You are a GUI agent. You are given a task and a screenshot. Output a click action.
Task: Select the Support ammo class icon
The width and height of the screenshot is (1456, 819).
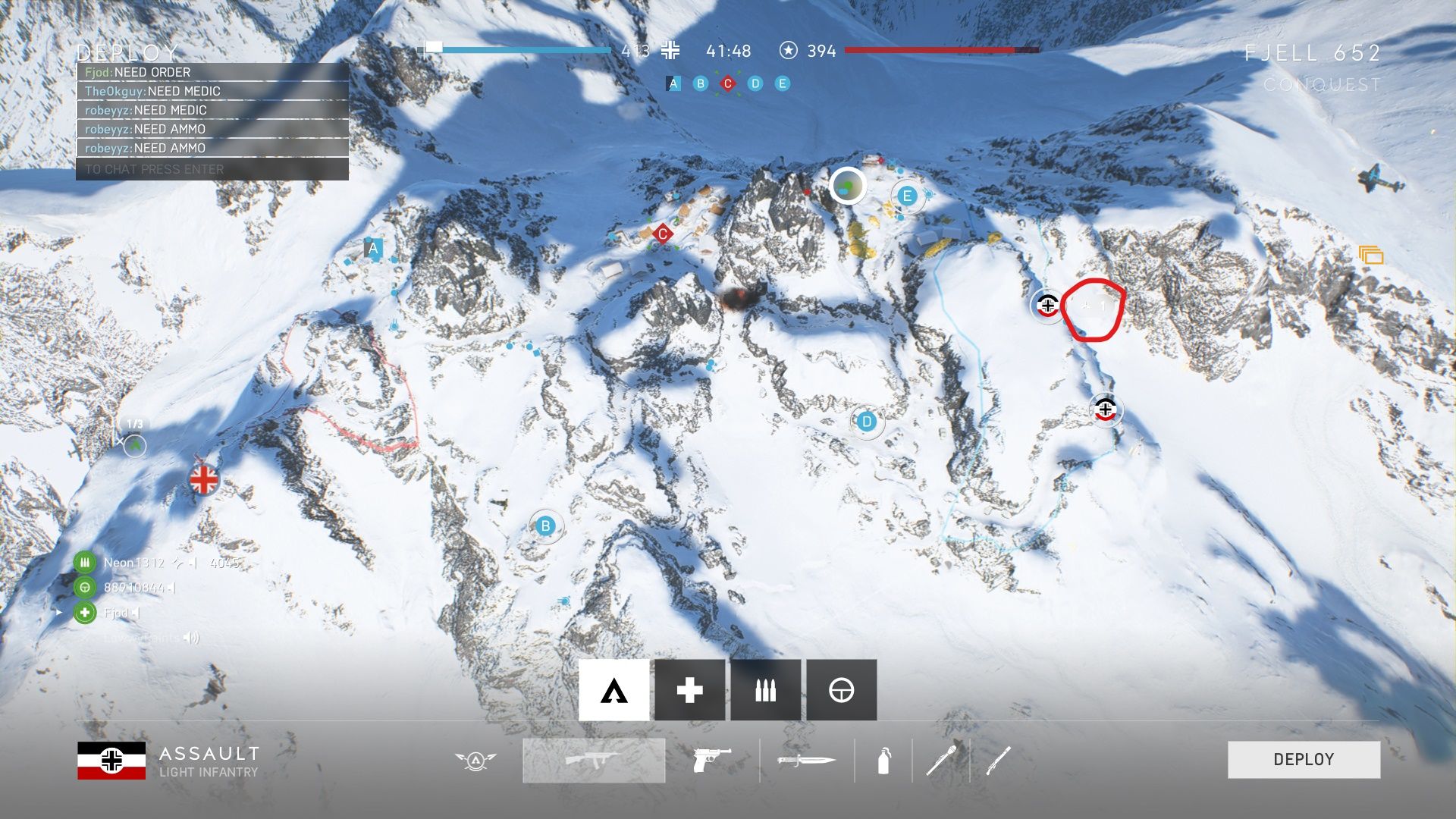click(x=766, y=689)
